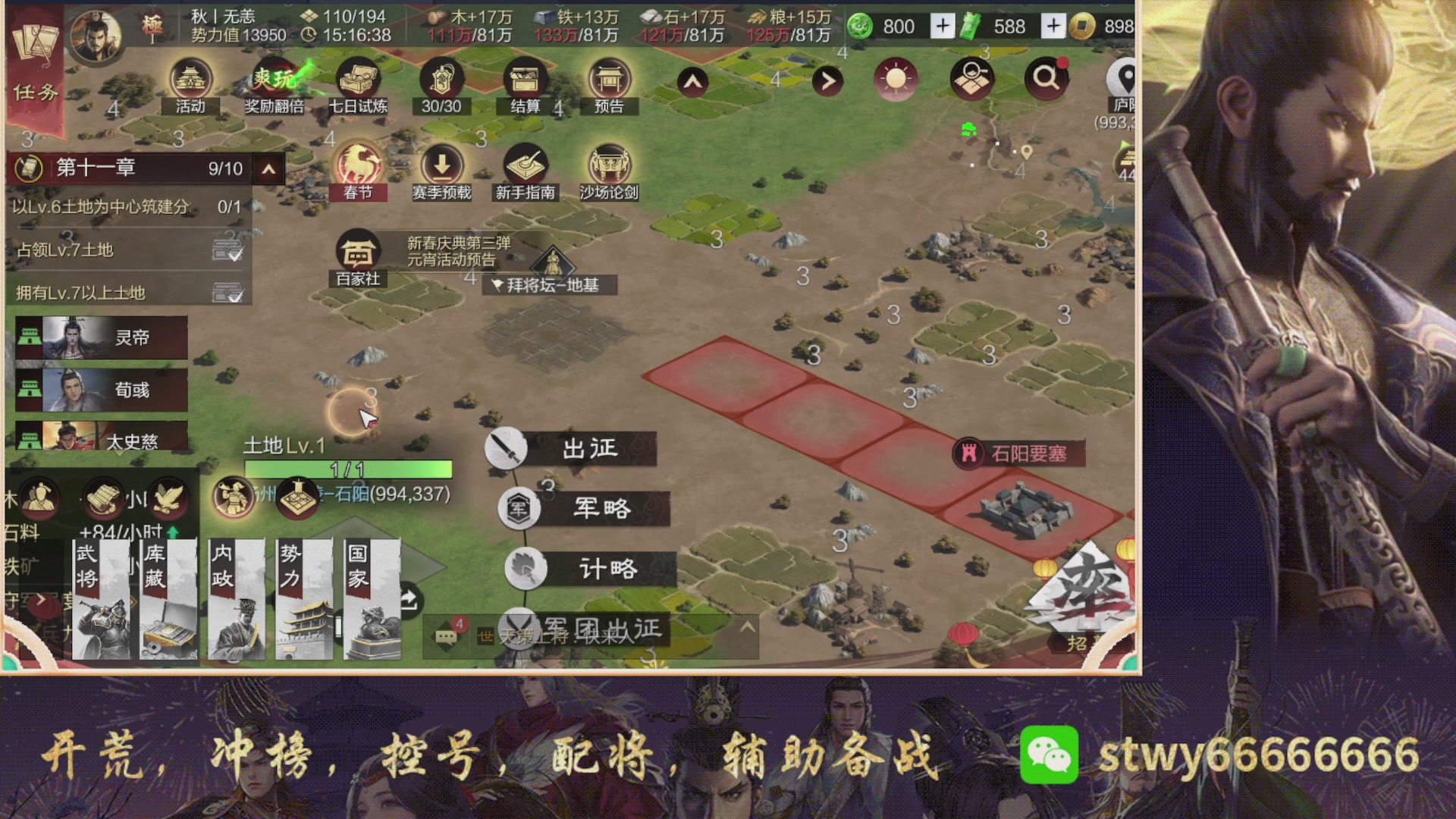Open the 赛季预载 season preload
This screenshot has width=1456, height=819.
pos(442,163)
